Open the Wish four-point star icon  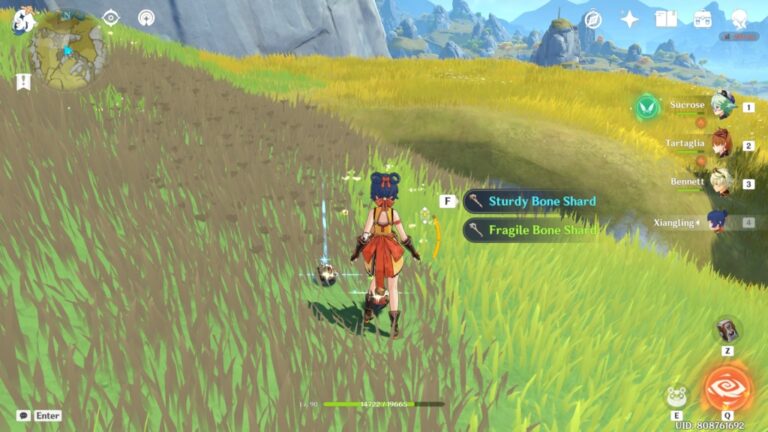click(x=630, y=19)
